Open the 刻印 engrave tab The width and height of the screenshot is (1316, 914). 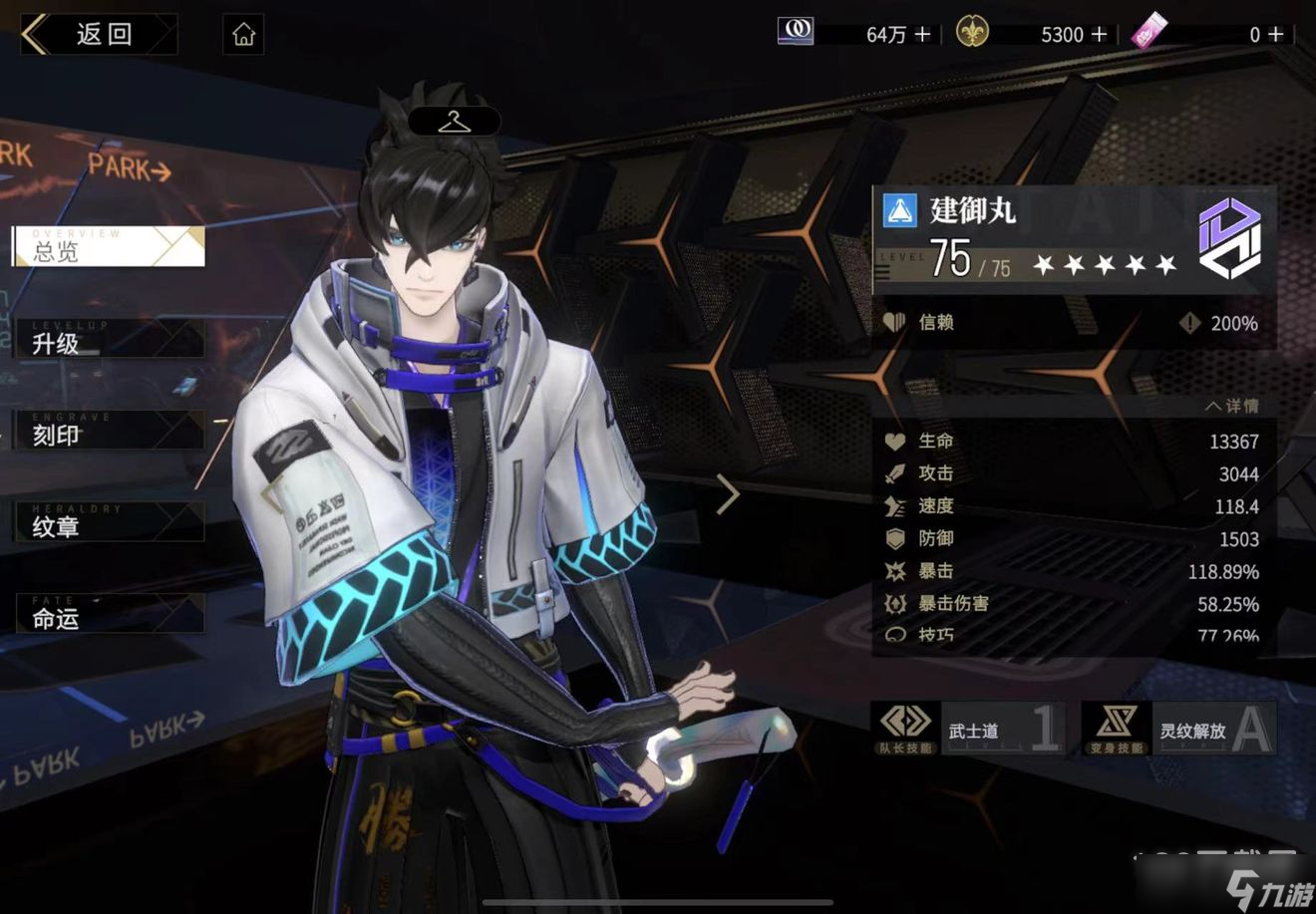[x=108, y=432]
